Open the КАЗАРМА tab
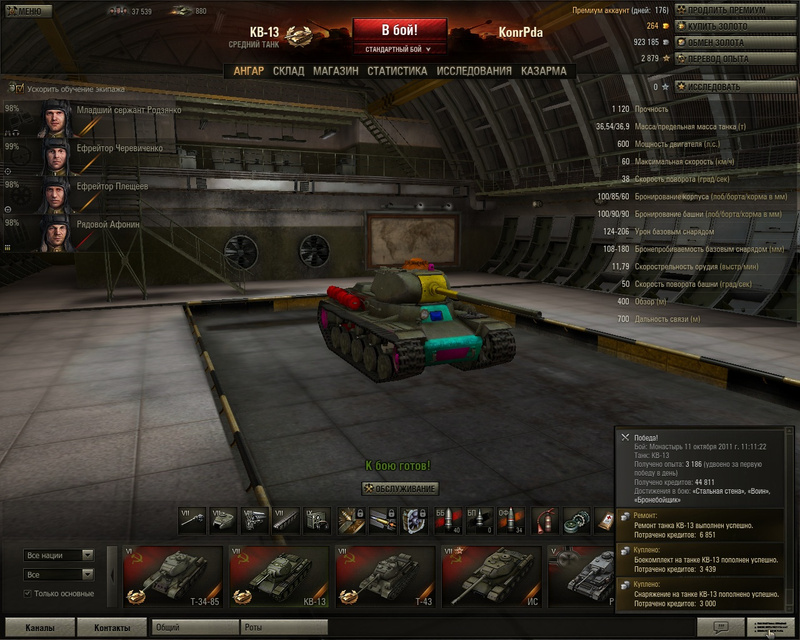Viewport: 800px width, 640px height. coord(543,71)
